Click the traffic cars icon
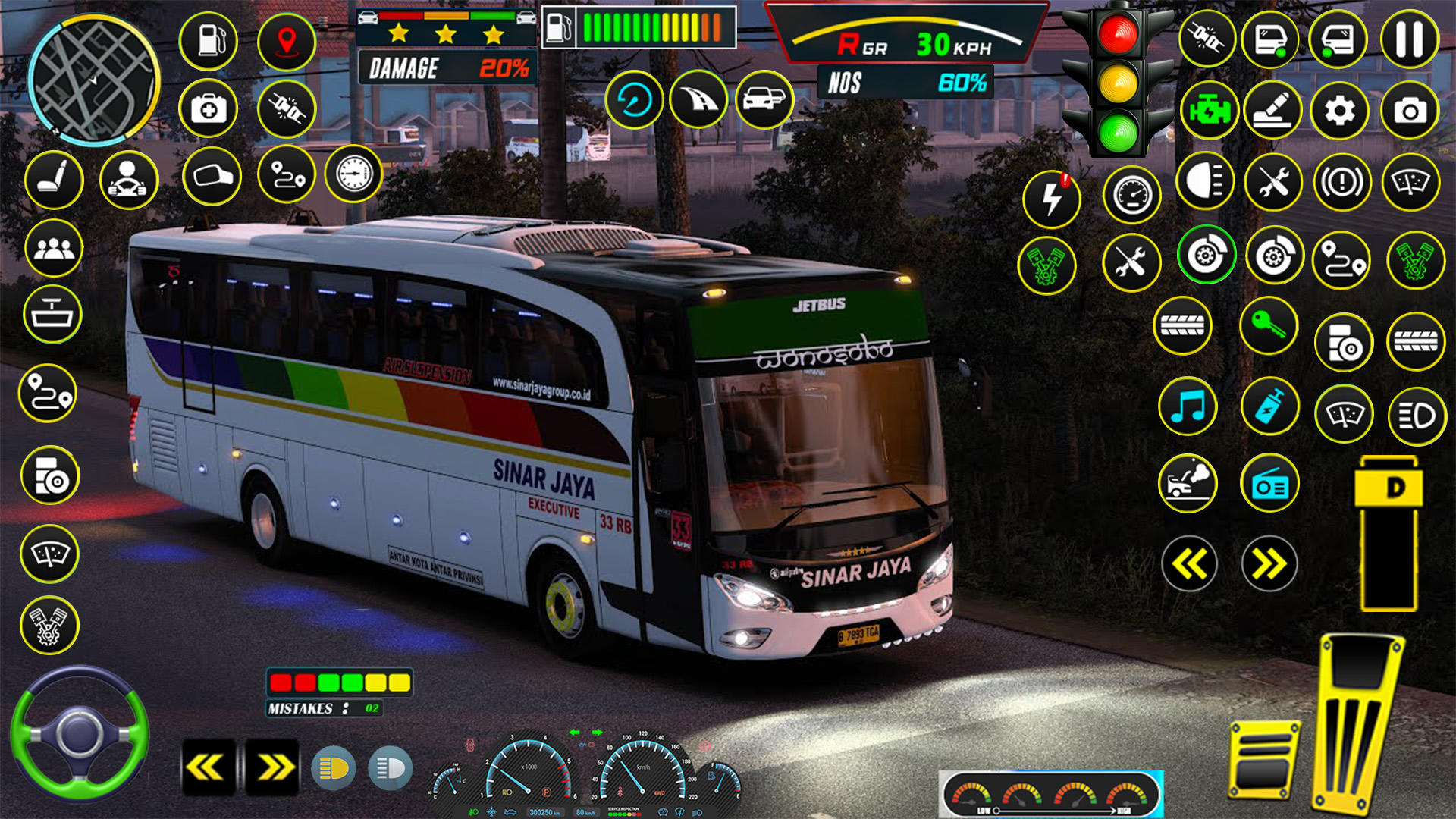The height and width of the screenshot is (819, 1456). pos(764,99)
